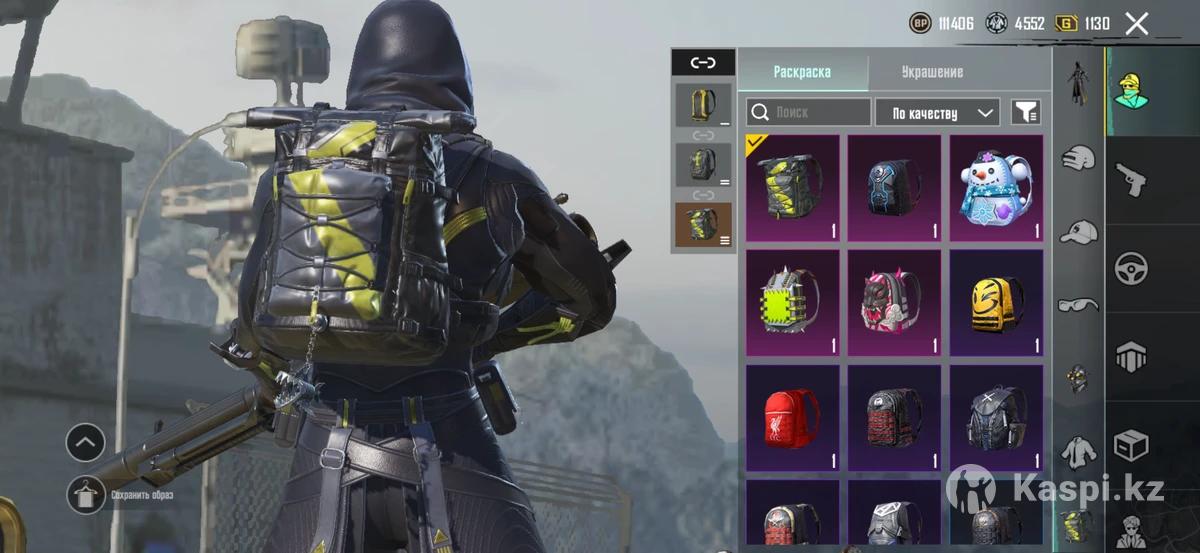The image size is (1200, 553).
Task: Select the green spiked backpack skin
Action: [792, 302]
